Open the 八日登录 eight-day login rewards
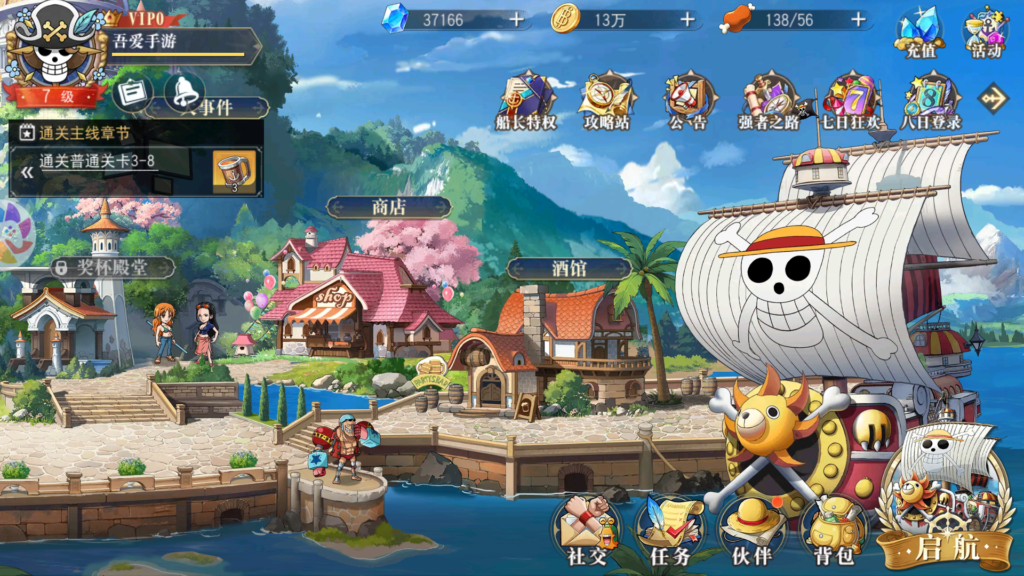Screen dimensions: 1024x576 (x=931, y=101)
